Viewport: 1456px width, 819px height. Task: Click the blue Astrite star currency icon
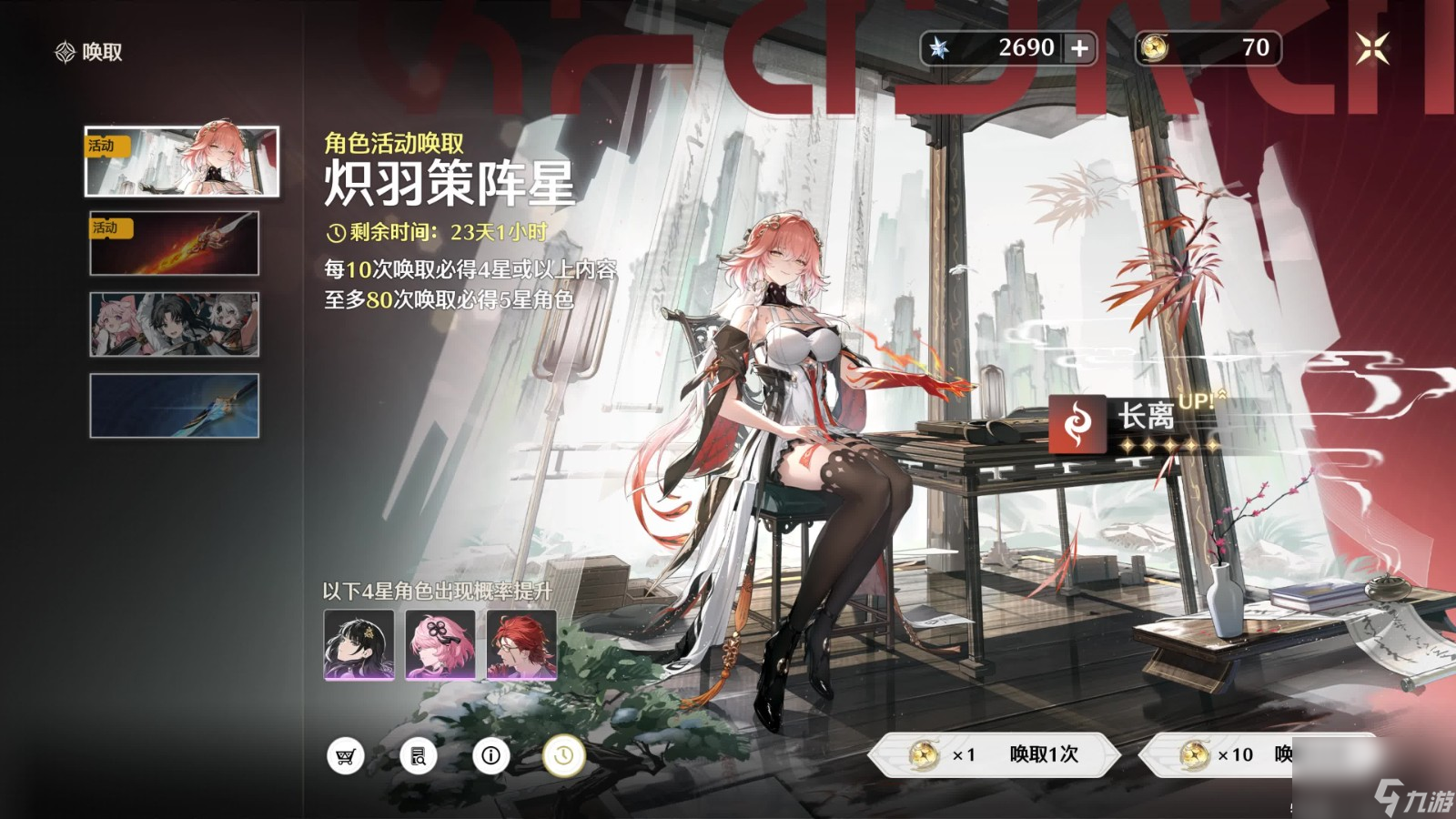point(942,47)
